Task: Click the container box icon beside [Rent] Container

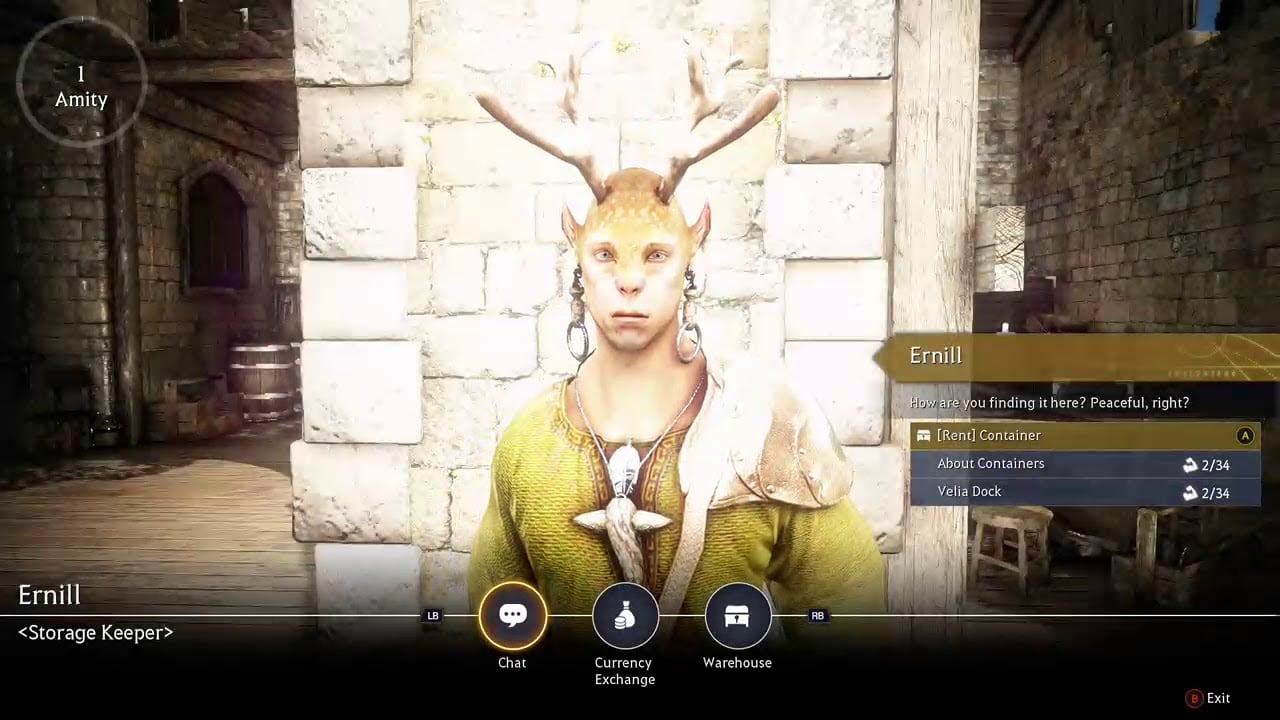Action: click(x=923, y=435)
